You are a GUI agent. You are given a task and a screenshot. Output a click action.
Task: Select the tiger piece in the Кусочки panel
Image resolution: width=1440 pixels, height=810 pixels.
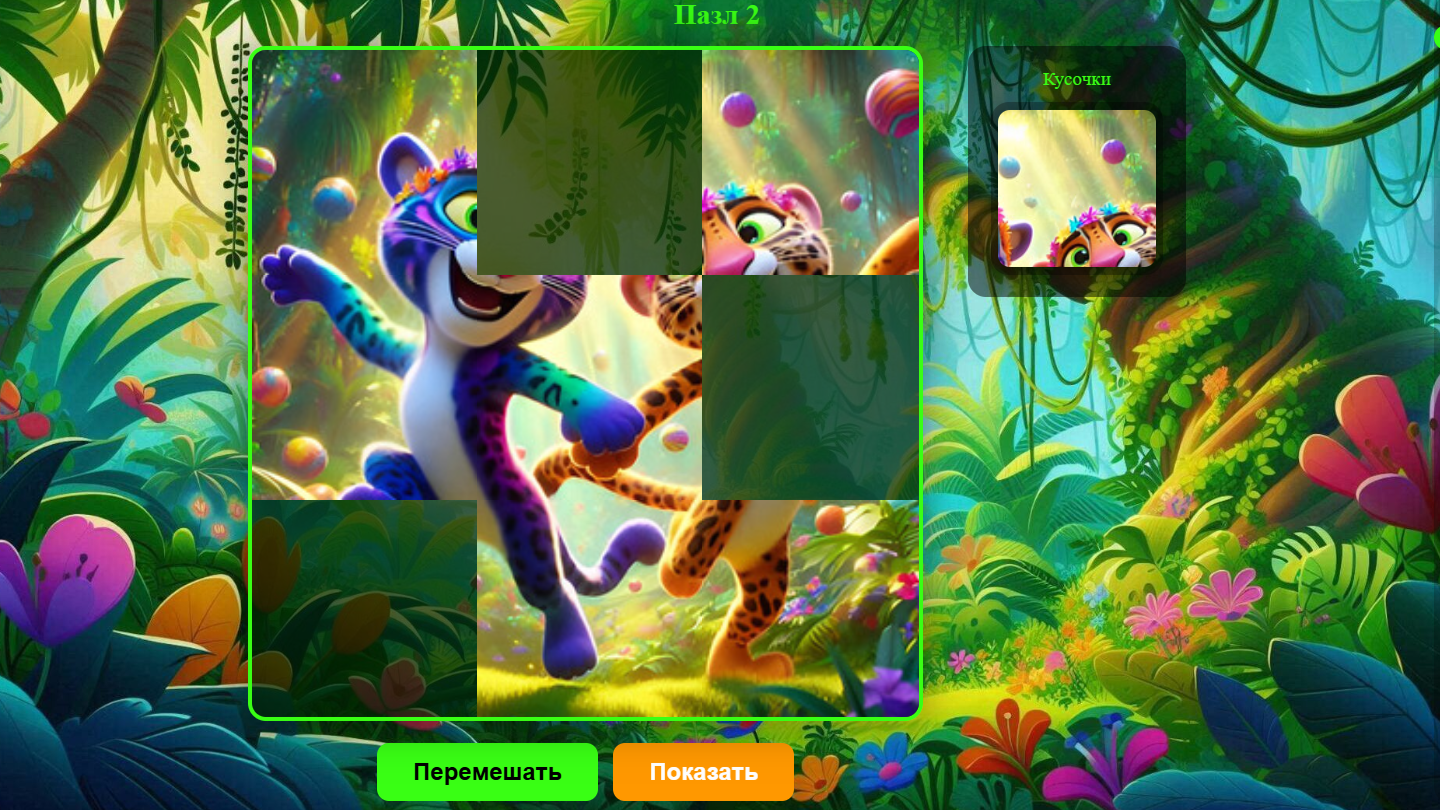[1076, 188]
